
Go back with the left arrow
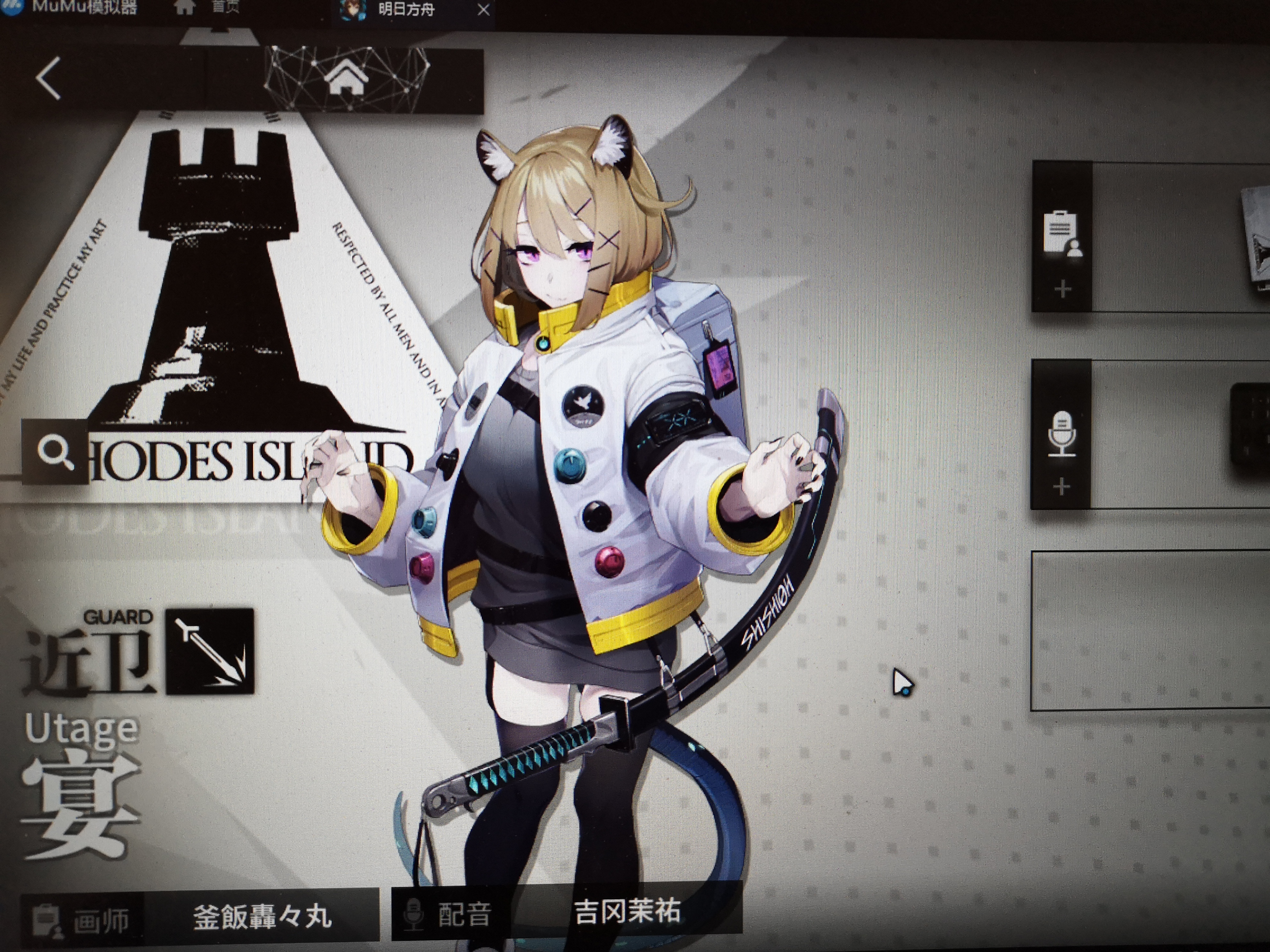(x=49, y=79)
